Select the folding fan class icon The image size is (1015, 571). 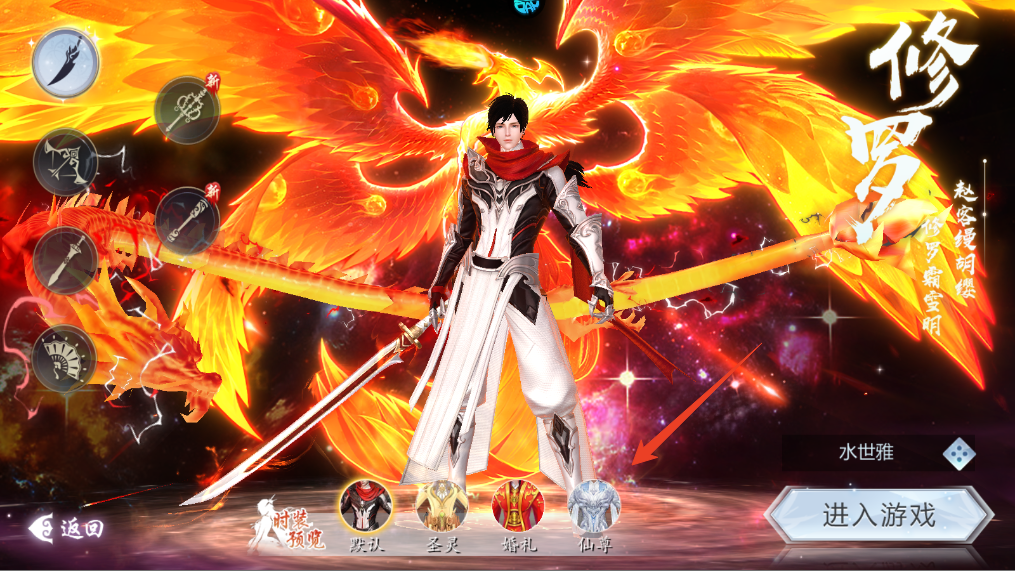(65, 357)
